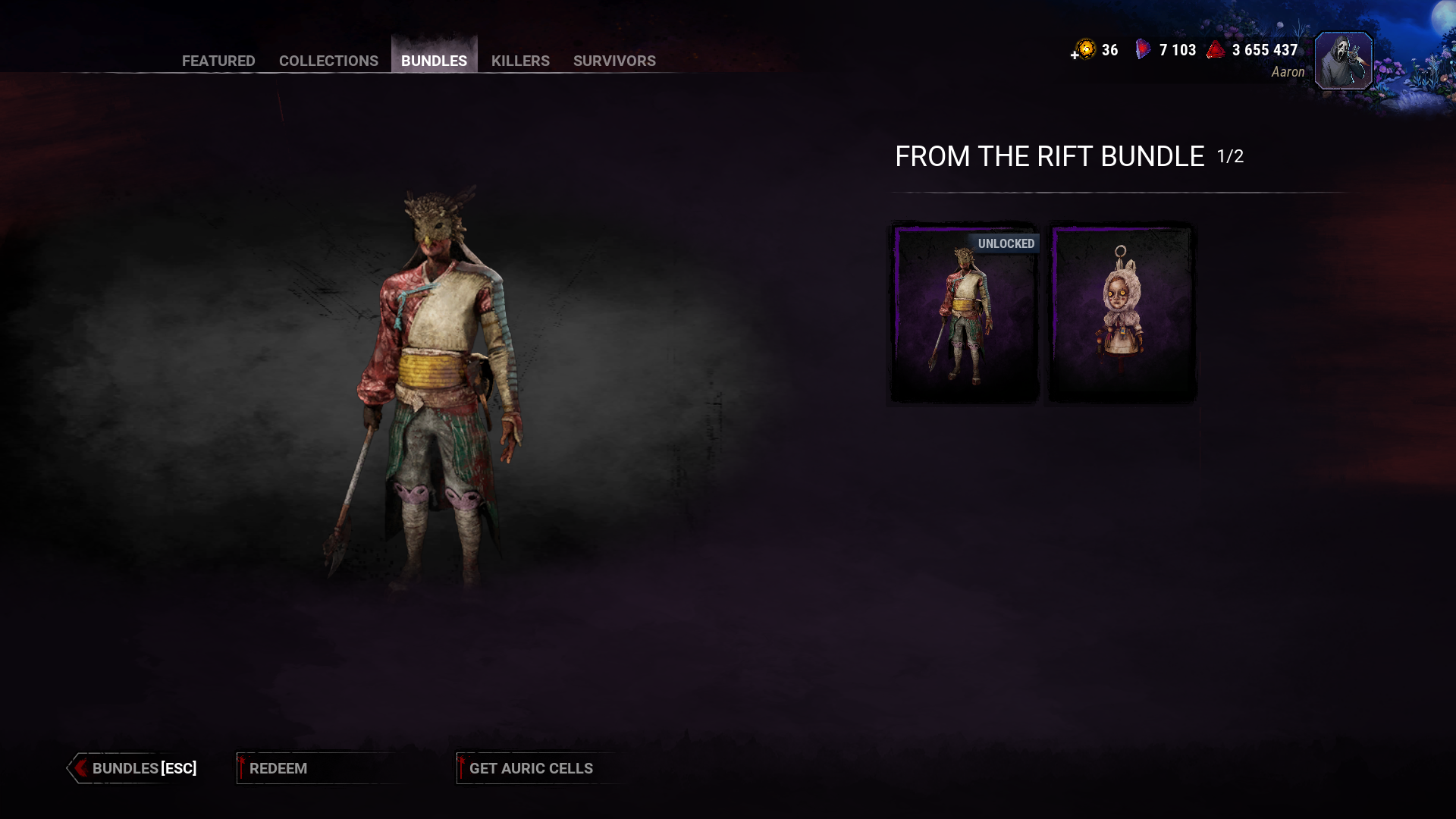Click the 1/2 page indicator next to title

[x=1229, y=157]
